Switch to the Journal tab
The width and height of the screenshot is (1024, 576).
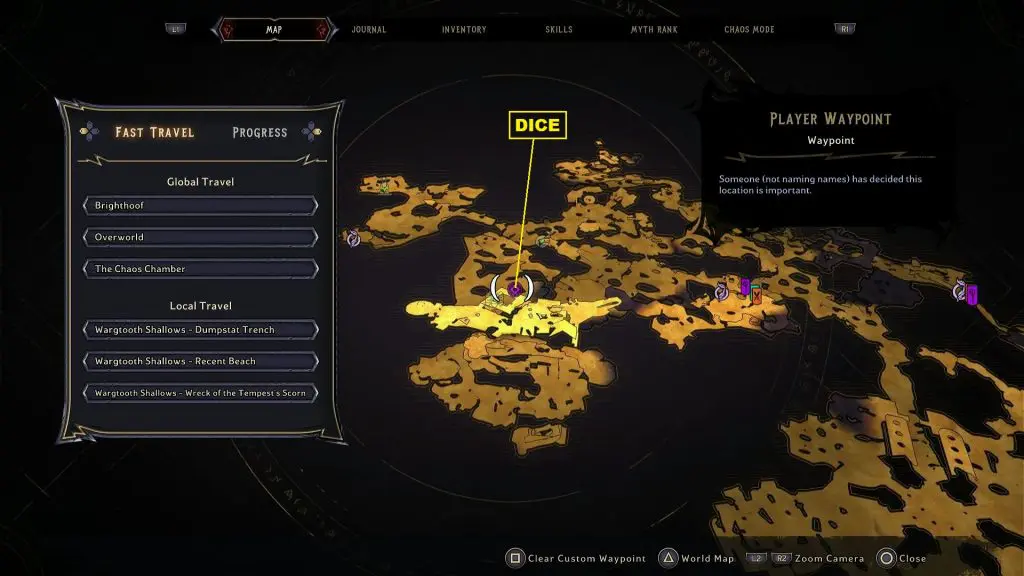tap(369, 30)
